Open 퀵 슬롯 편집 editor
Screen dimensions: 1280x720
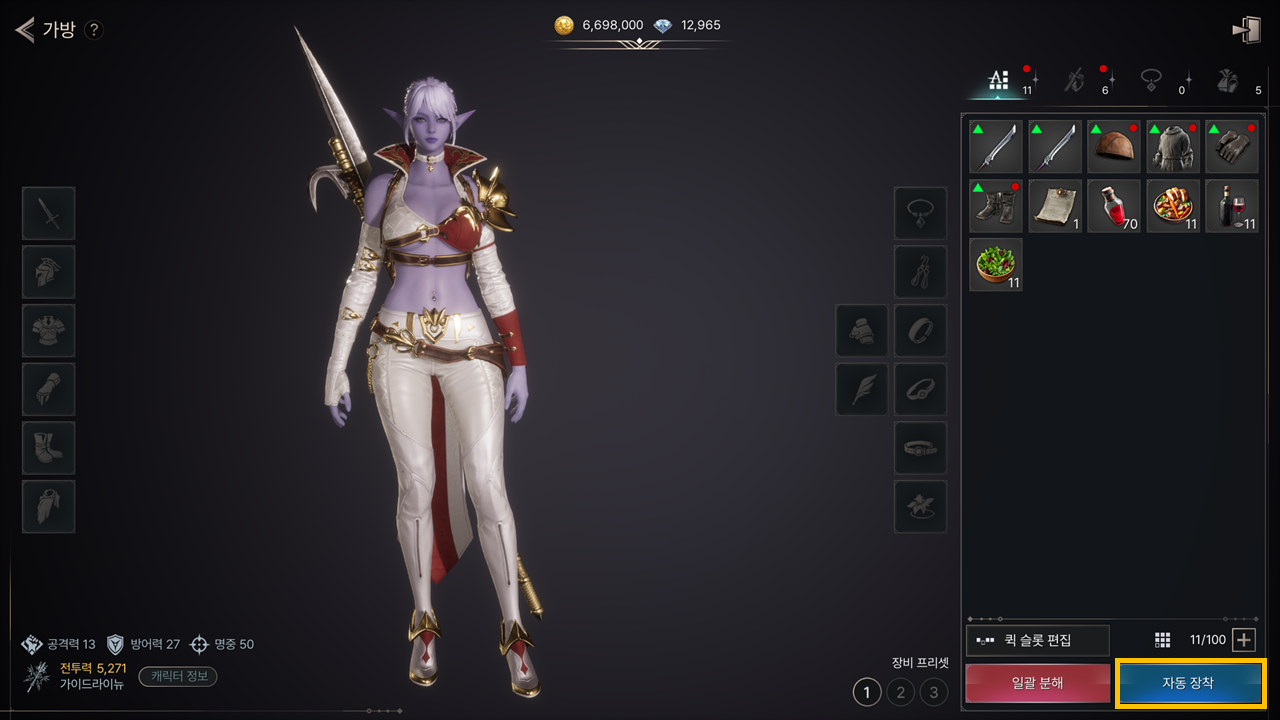pyautogui.click(x=1038, y=640)
